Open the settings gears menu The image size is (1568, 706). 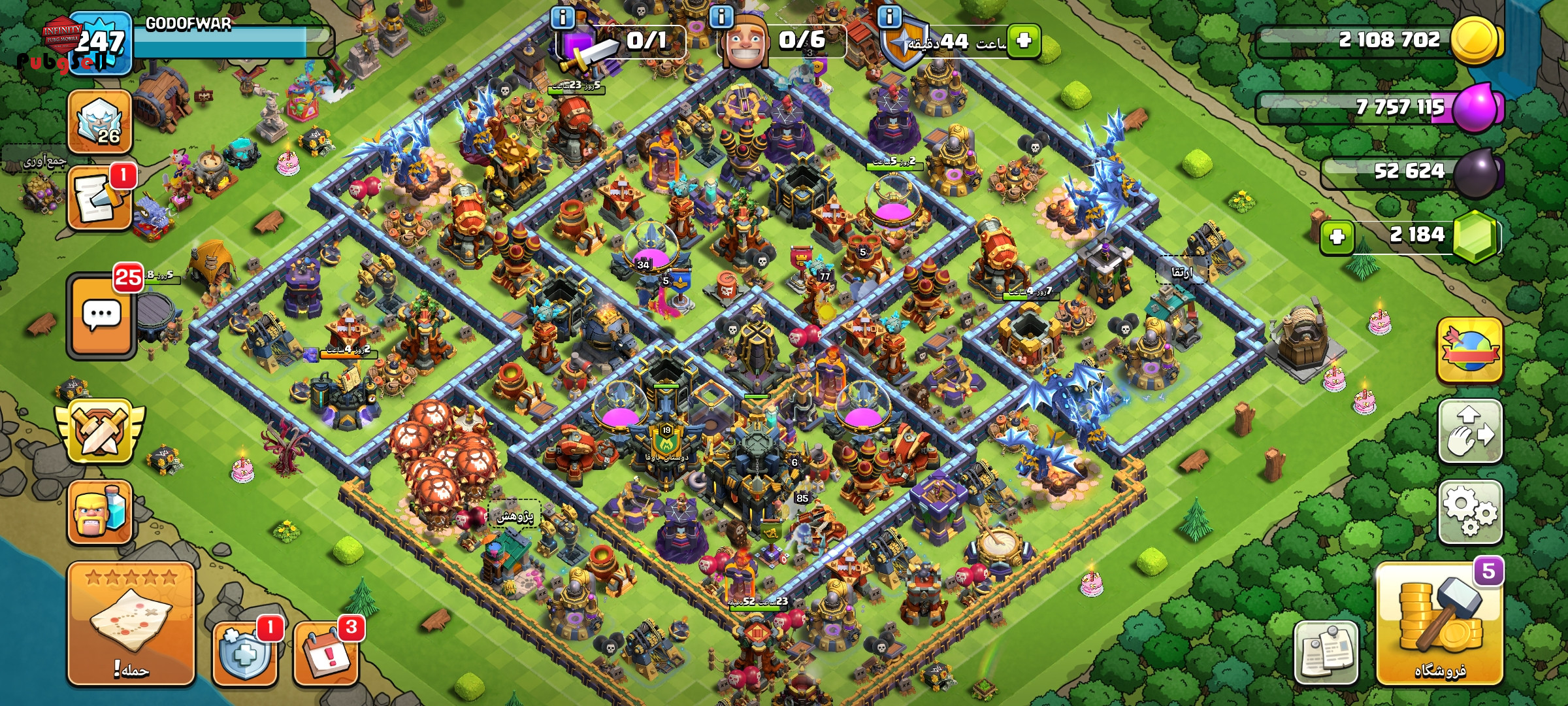coord(1470,512)
